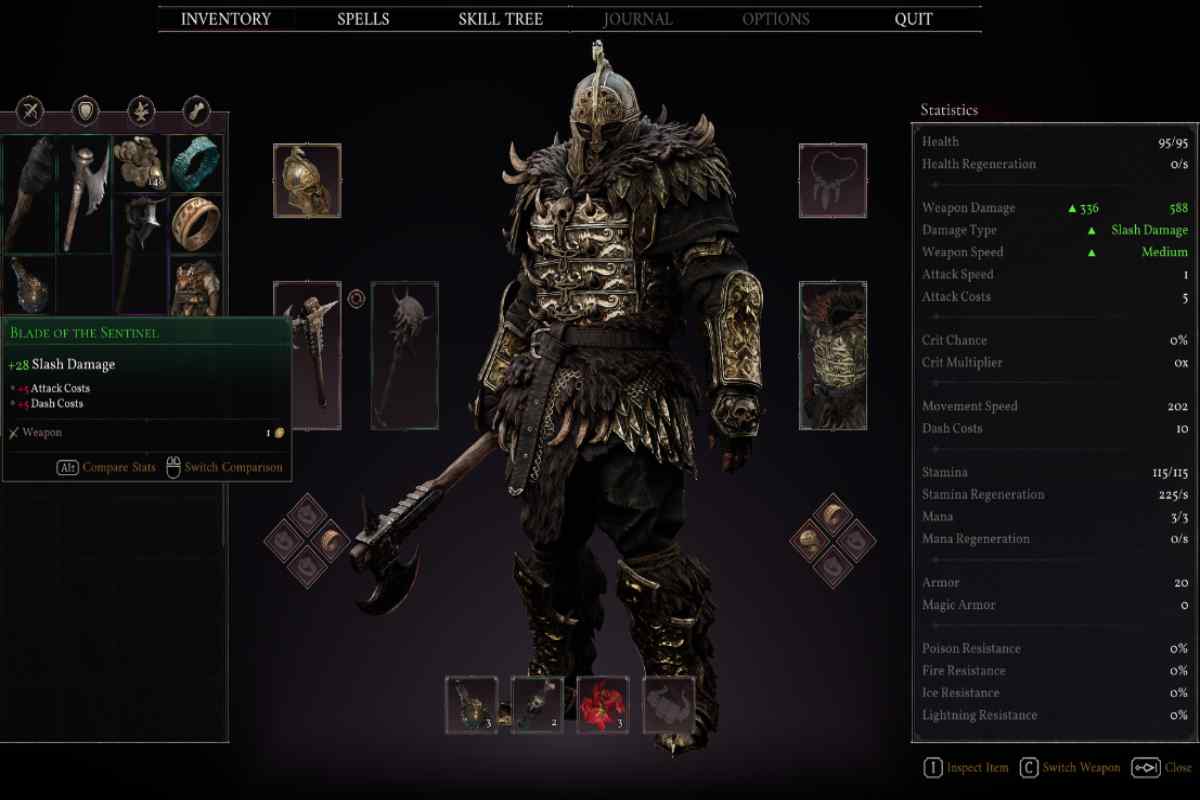This screenshot has width=1200, height=800.
Task: Select the secondary spiked weapon slot
Action: [x=404, y=354]
